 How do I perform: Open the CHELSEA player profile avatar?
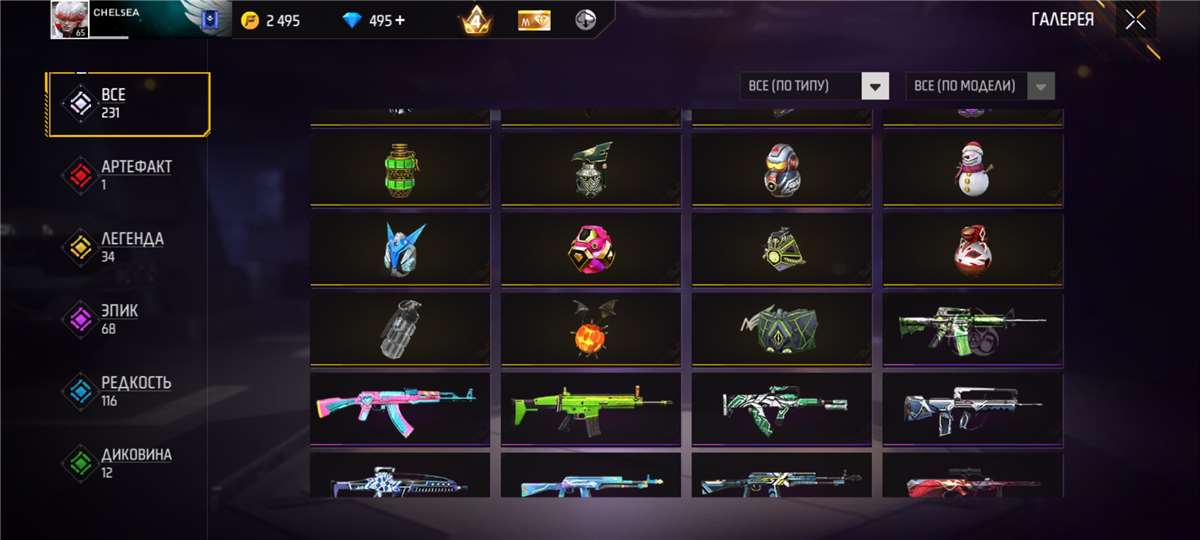tap(70, 20)
